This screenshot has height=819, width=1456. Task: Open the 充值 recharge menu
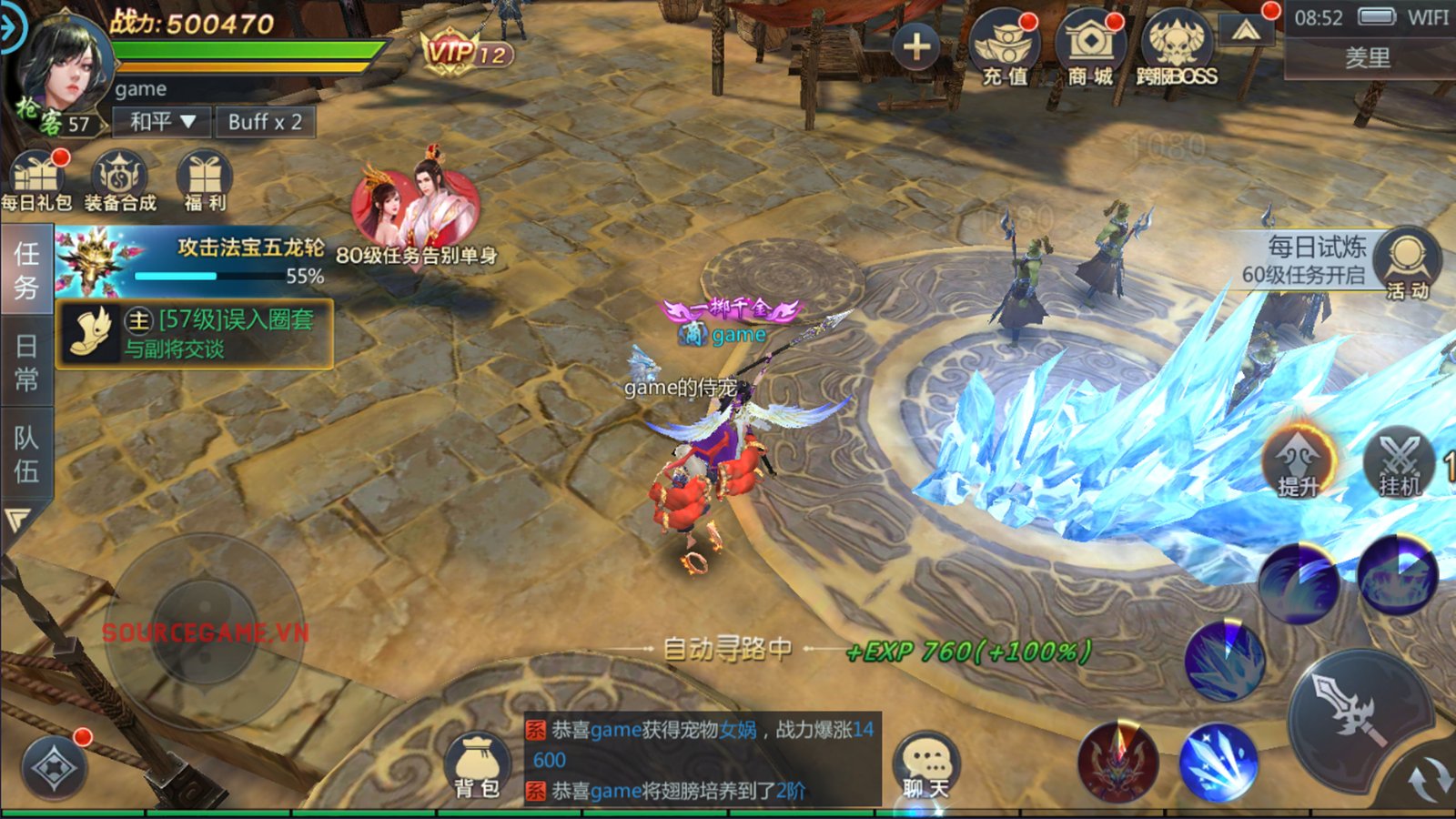[1005, 49]
